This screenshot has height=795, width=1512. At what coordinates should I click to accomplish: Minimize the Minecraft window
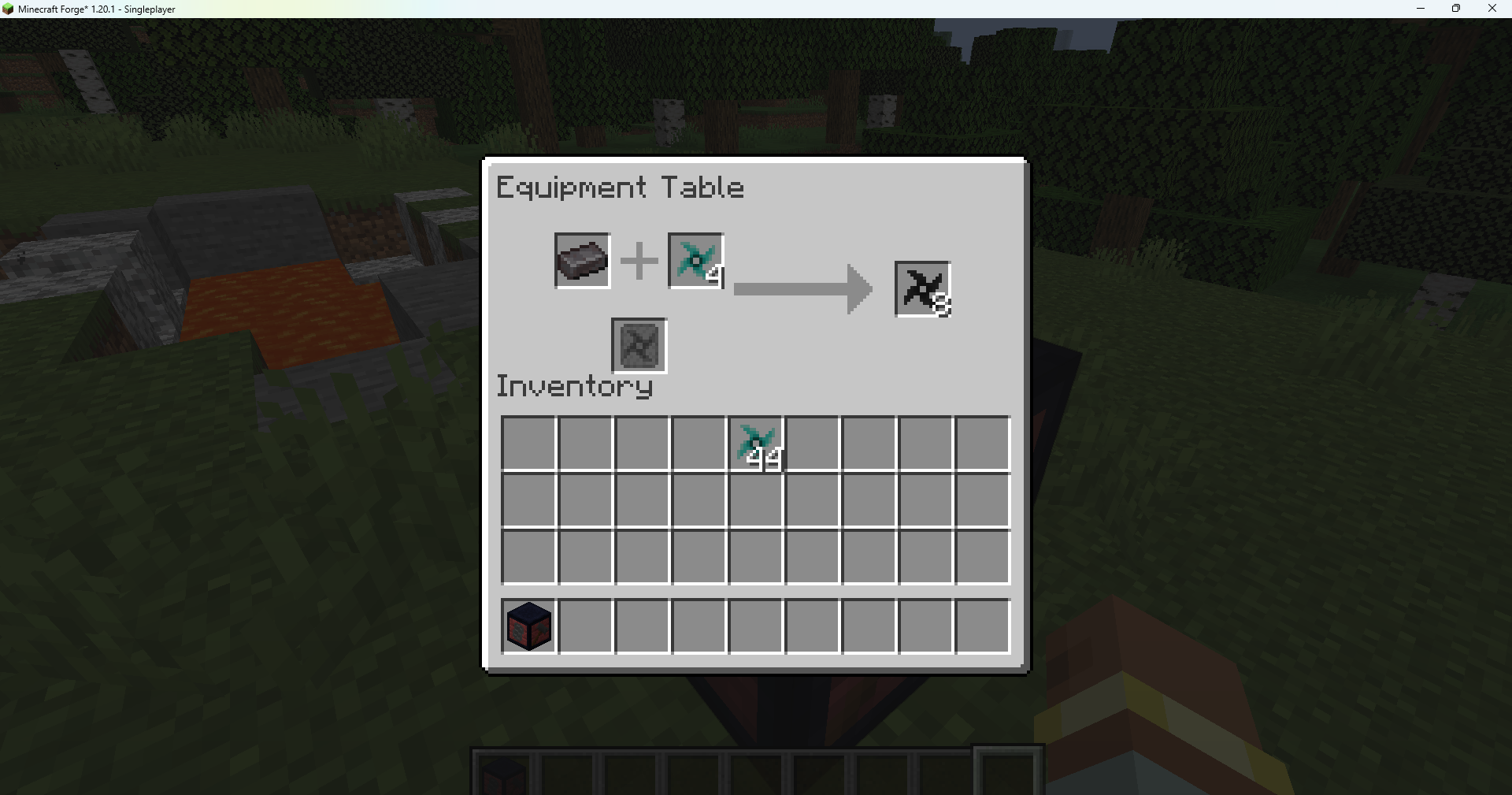[1421, 9]
